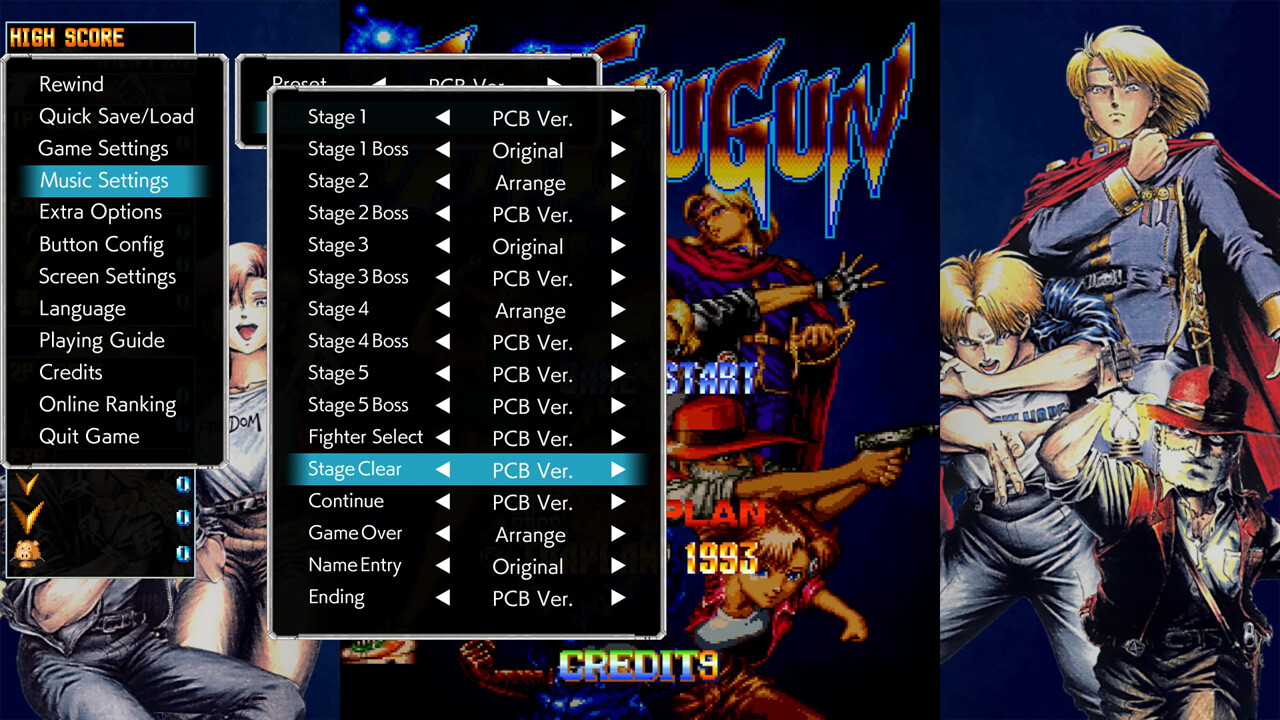Open Extra Options from the sidebar
Image resolution: width=1280 pixels, height=720 pixels.
point(100,212)
